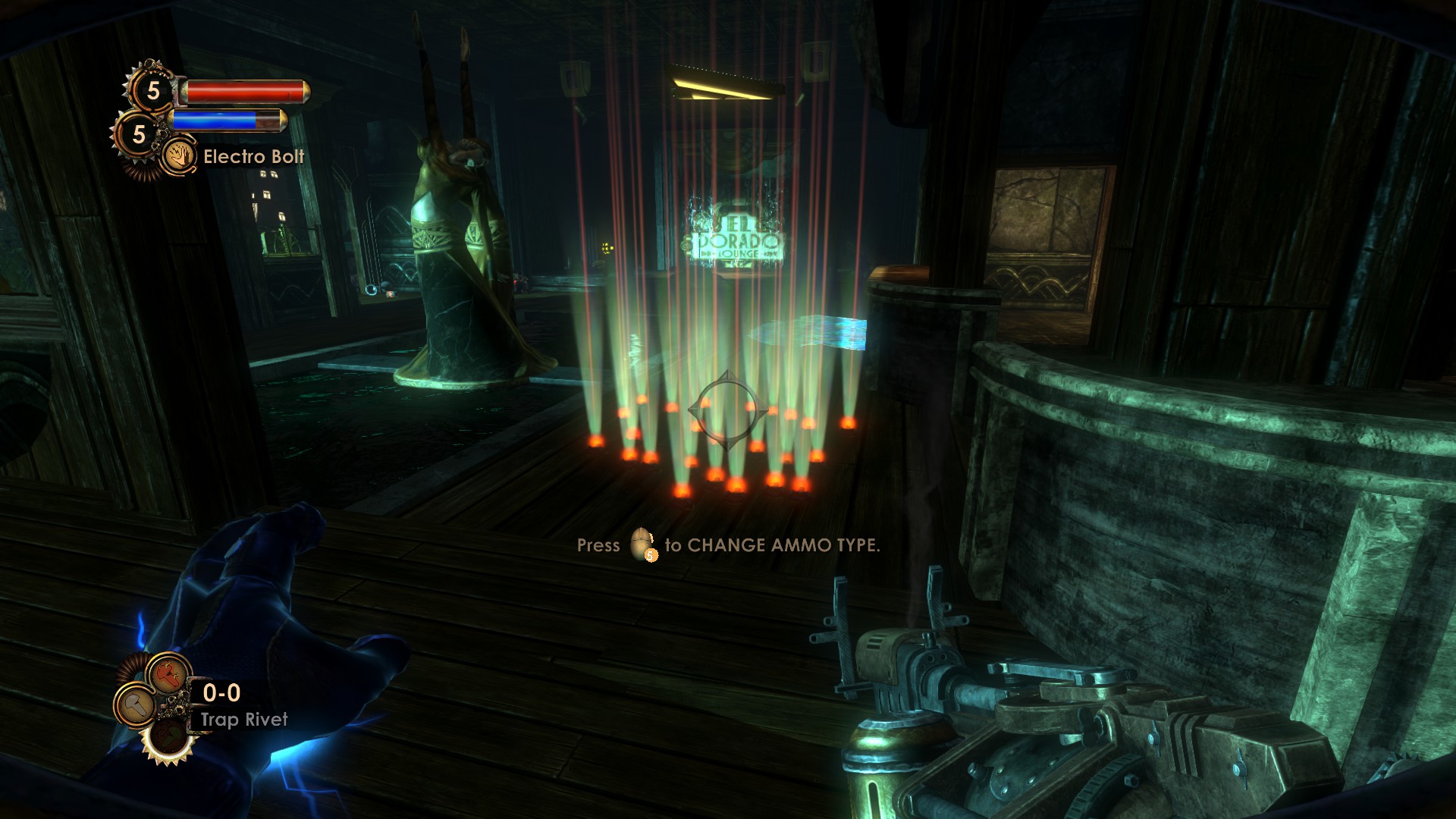The height and width of the screenshot is (819, 1456).
Task: Click the 0-0 ammo counter display
Action: click(221, 692)
